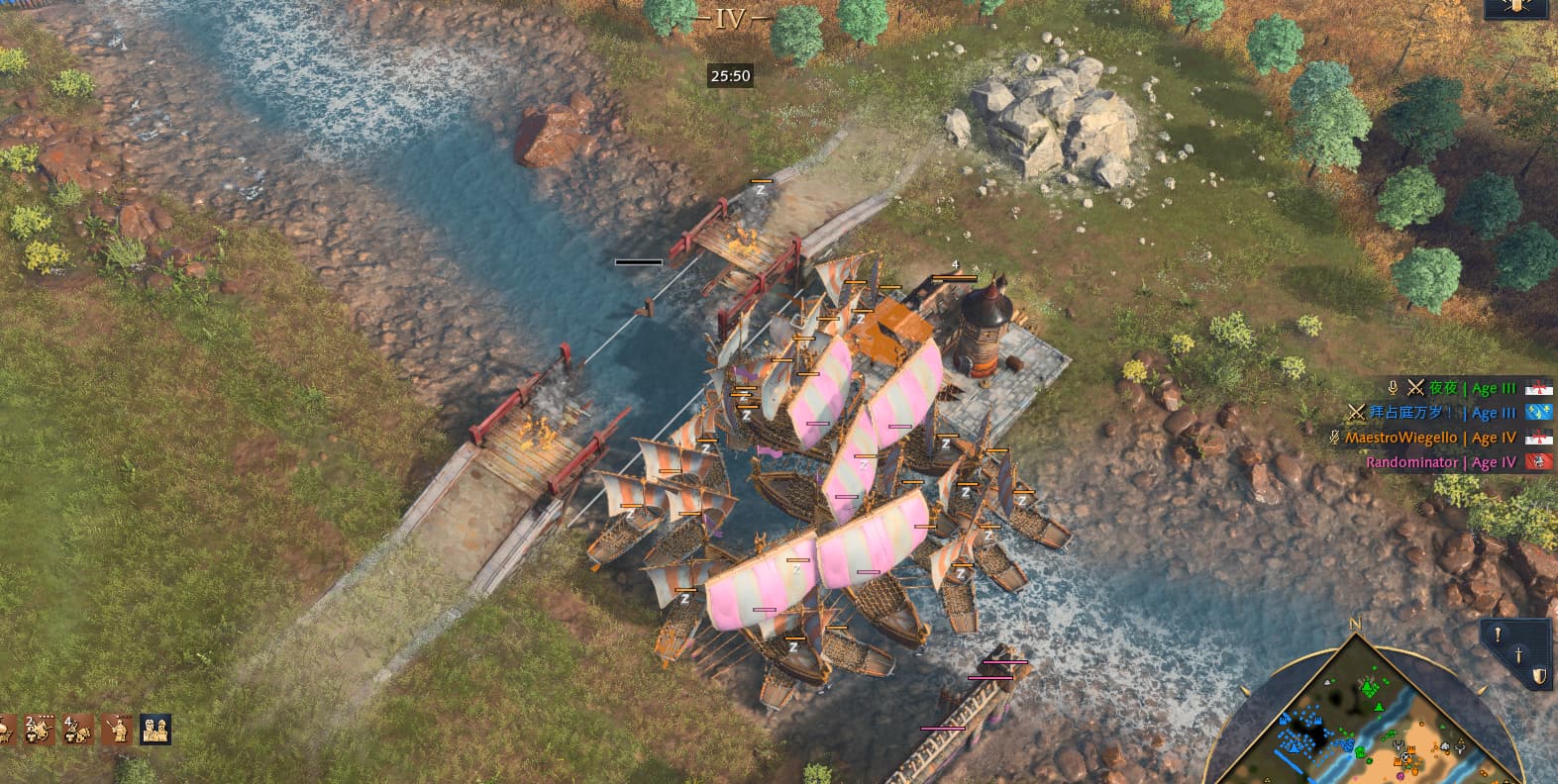Click the crossed swords icon beside 夜夜

pyautogui.click(x=1415, y=388)
